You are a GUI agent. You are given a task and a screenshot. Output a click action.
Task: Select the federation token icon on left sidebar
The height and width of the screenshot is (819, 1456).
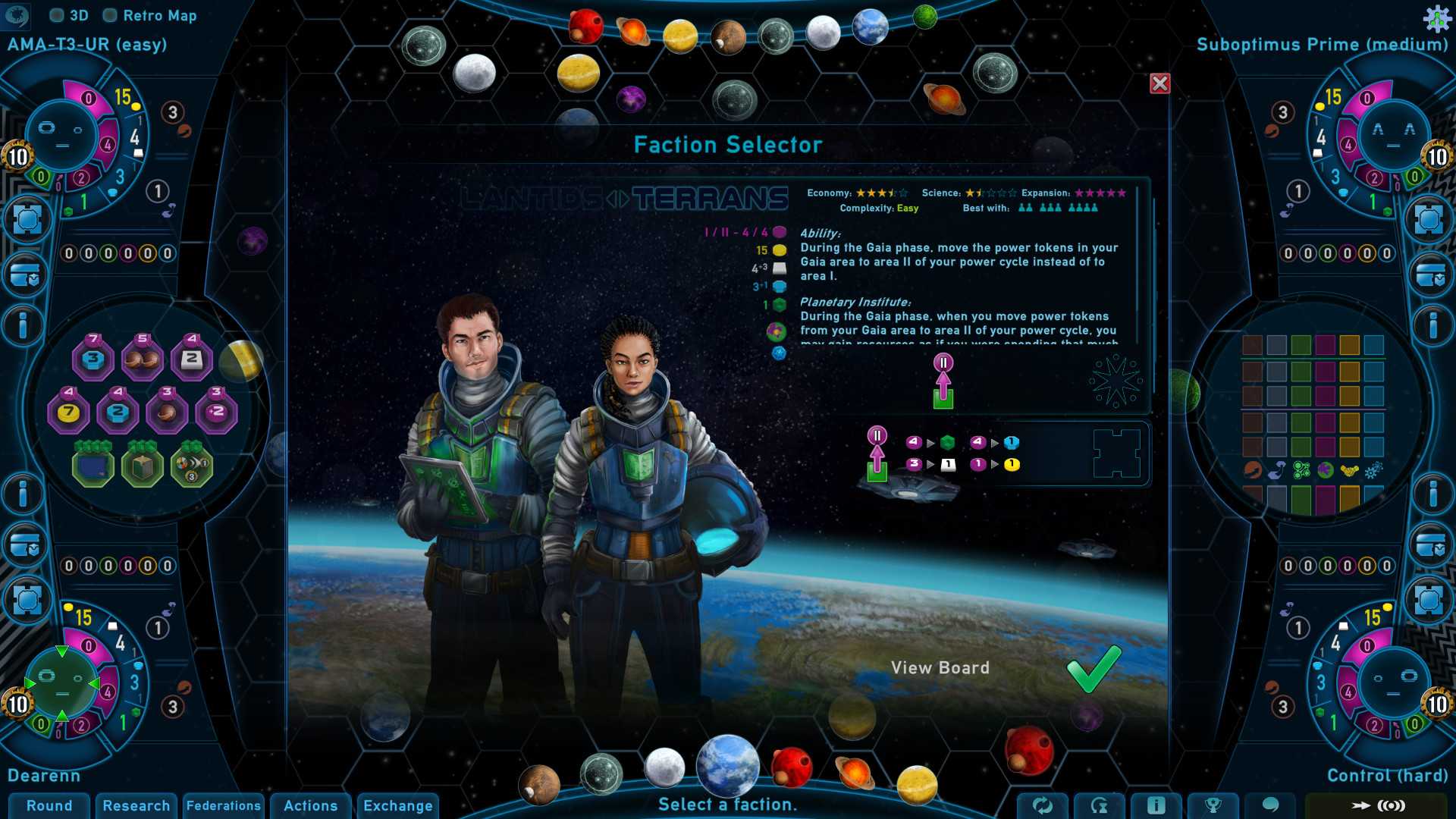(27, 219)
